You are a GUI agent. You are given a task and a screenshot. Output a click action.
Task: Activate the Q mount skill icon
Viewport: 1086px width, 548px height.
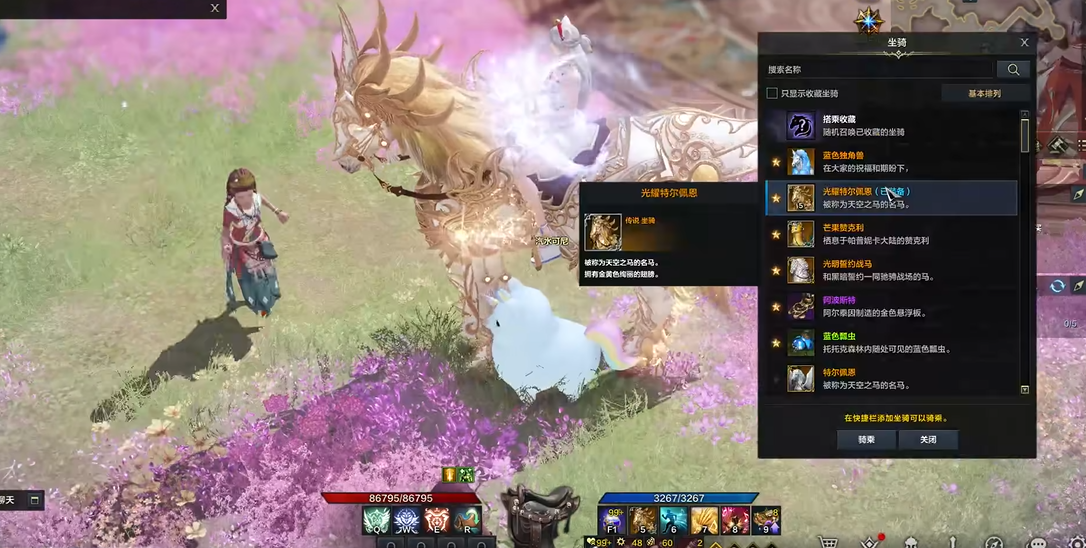point(376,521)
